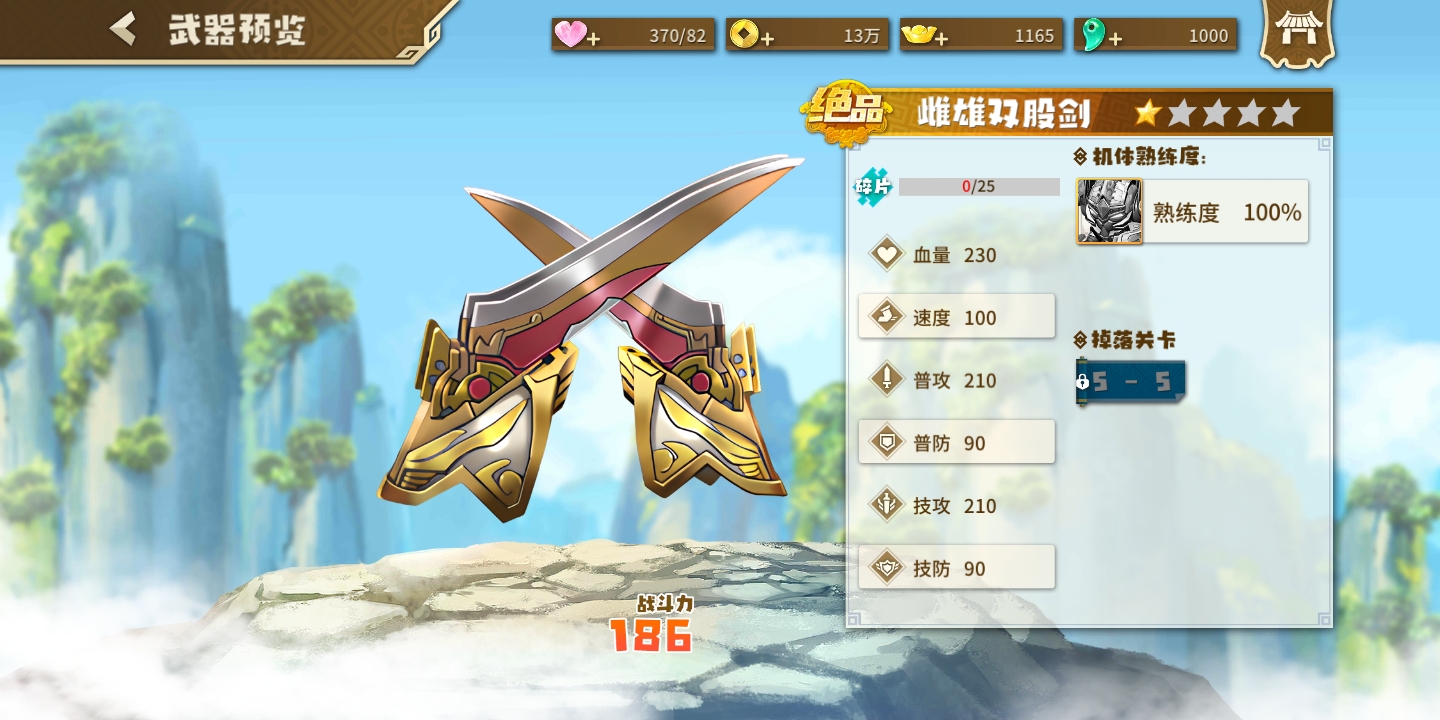Go back from the 武器预览 screen

point(124,29)
